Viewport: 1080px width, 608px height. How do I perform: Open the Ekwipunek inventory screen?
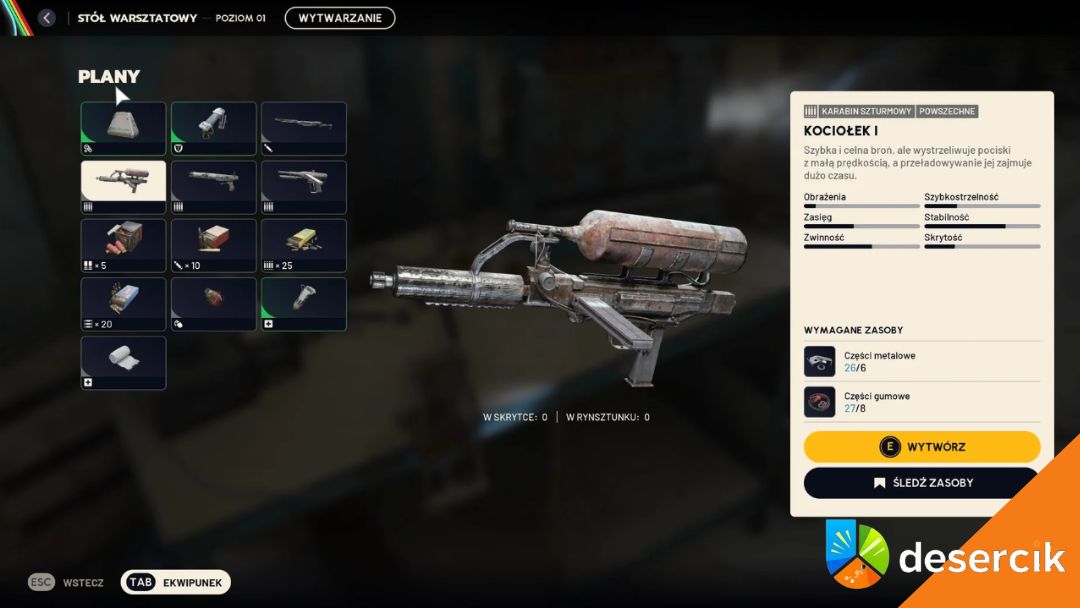[176, 582]
